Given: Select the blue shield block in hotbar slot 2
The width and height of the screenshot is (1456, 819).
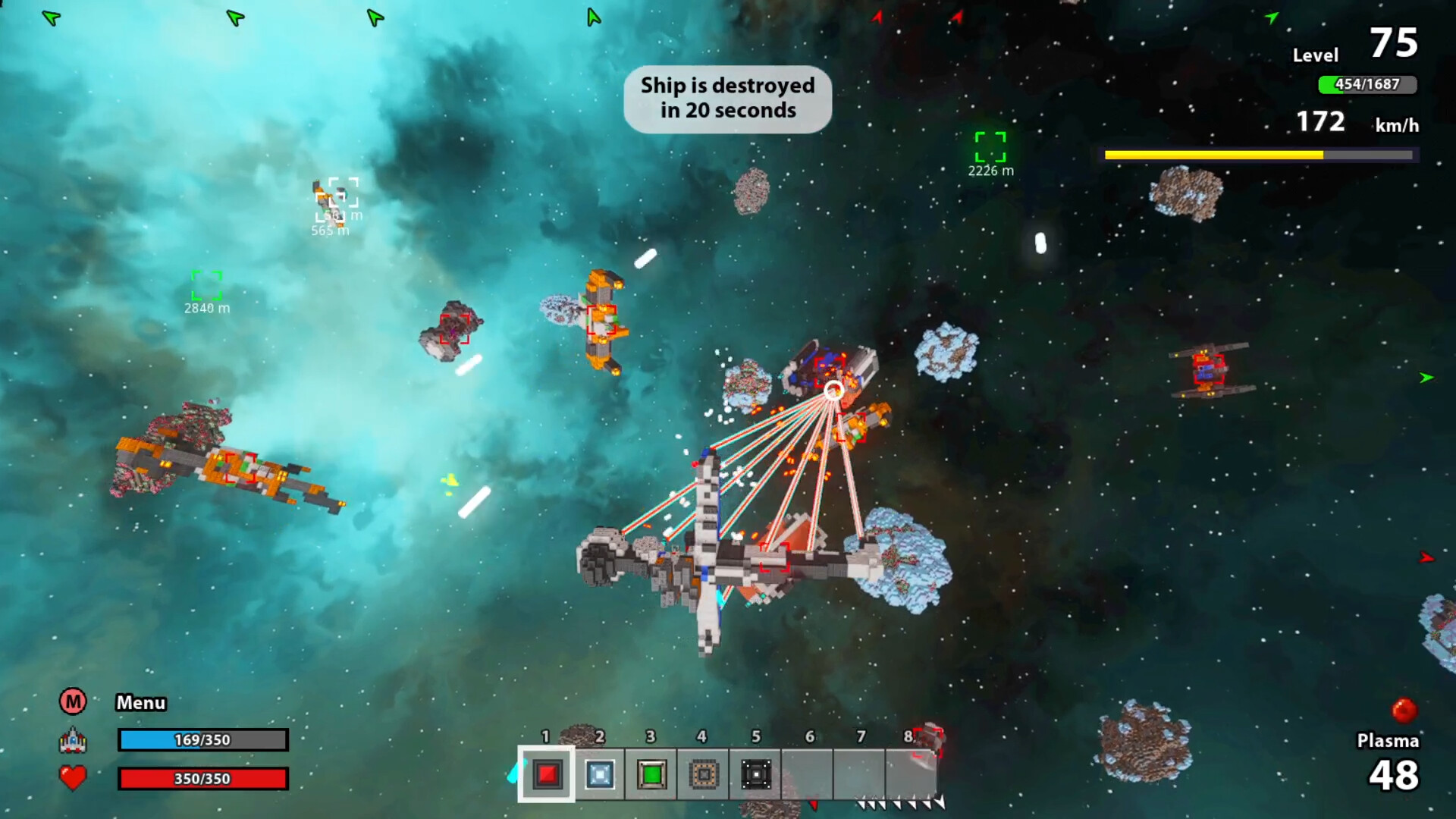Looking at the screenshot, I should (x=598, y=775).
